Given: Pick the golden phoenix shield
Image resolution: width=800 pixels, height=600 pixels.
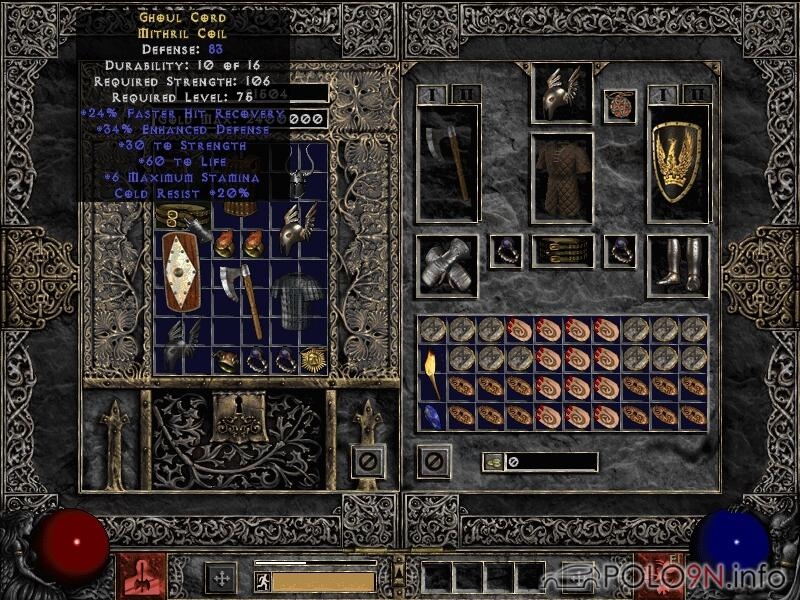Looking at the screenshot, I should (677, 162).
